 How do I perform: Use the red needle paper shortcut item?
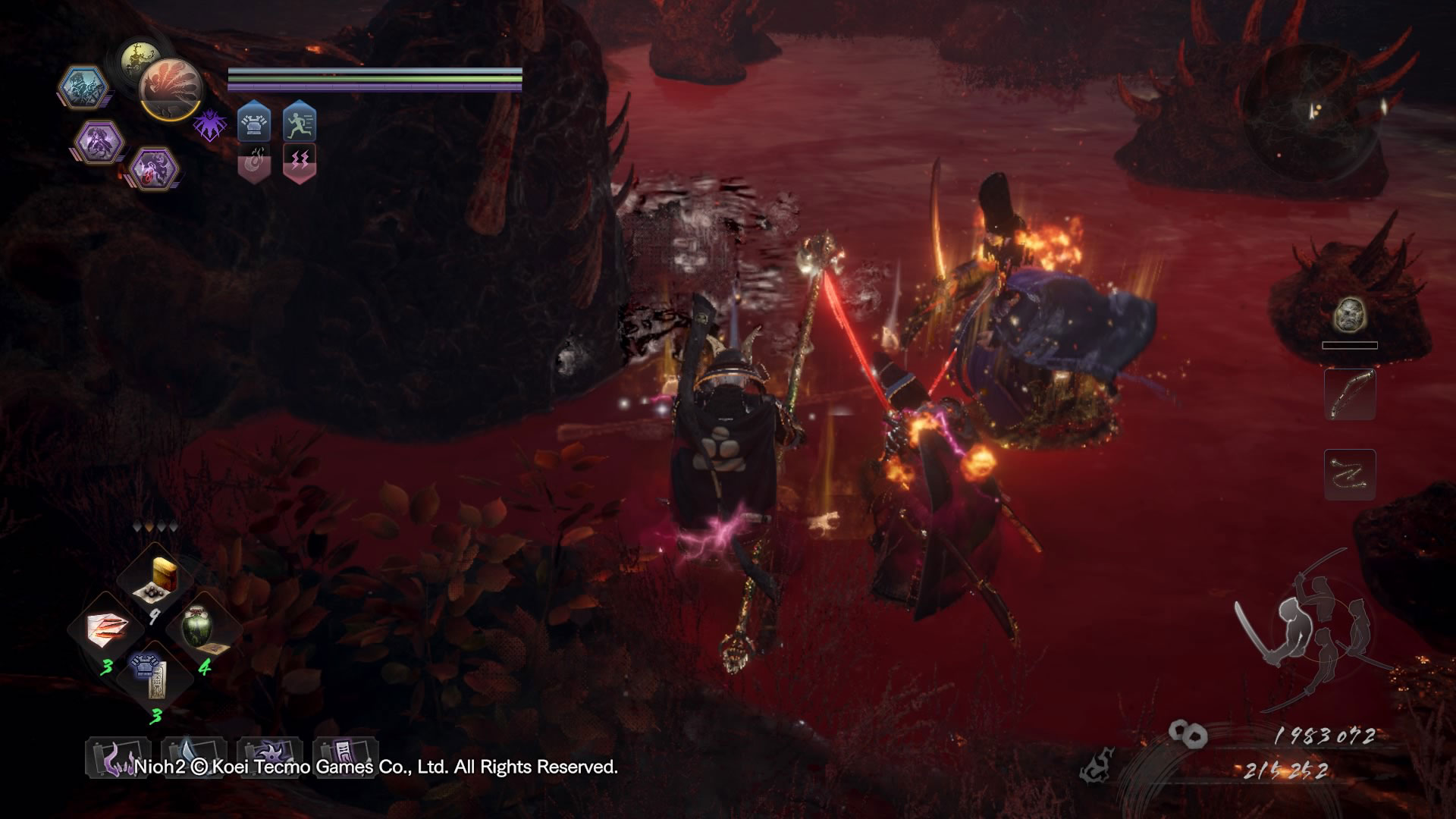click(107, 631)
